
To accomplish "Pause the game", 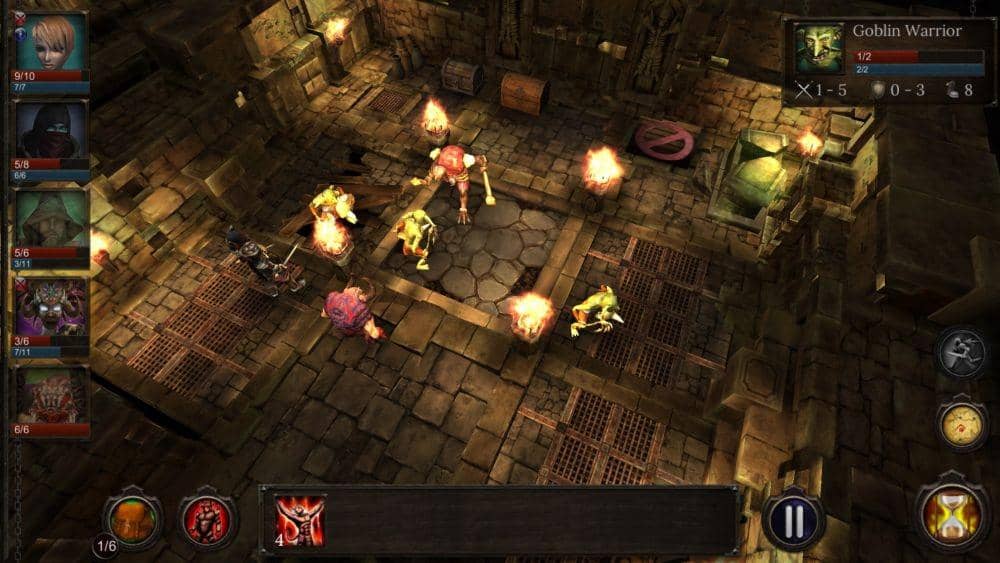I will click(794, 520).
